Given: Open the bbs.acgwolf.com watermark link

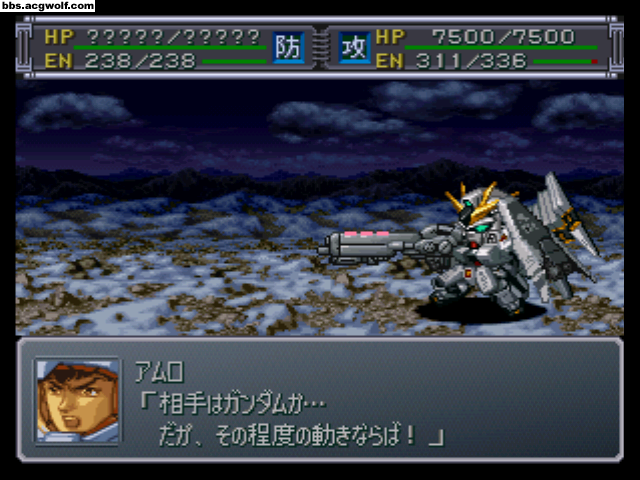Looking at the screenshot, I should (x=48, y=6).
